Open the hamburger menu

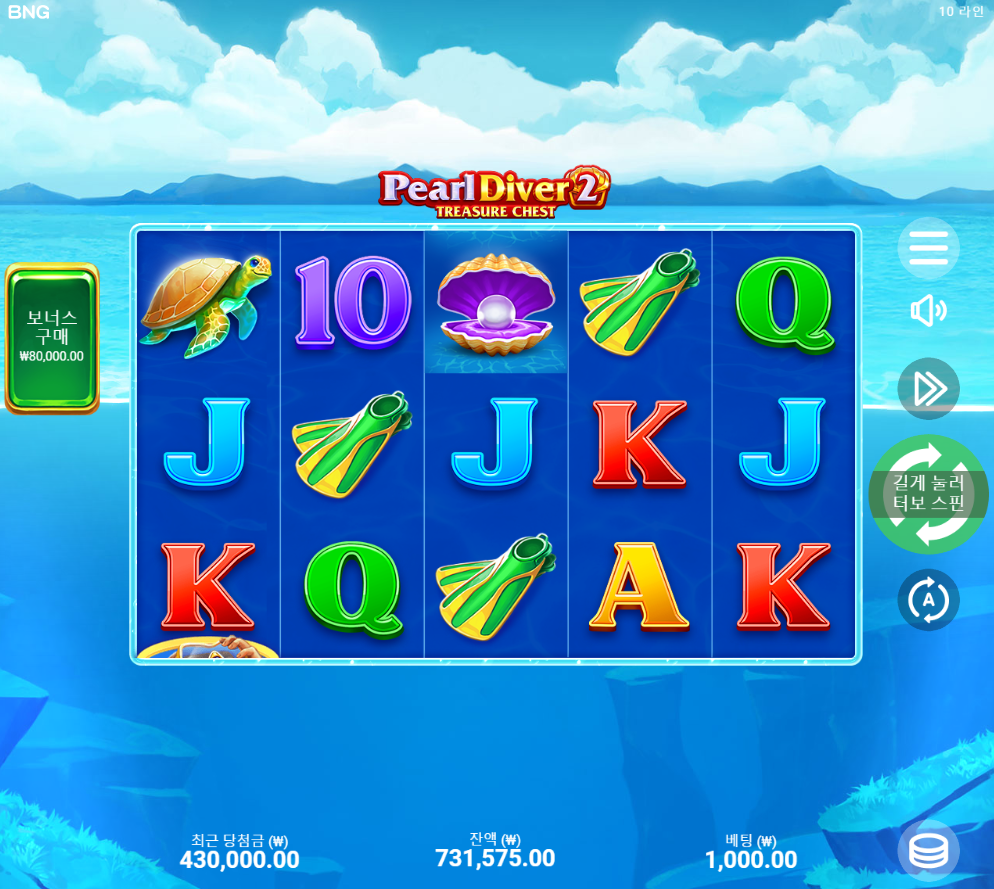pyautogui.click(x=928, y=248)
